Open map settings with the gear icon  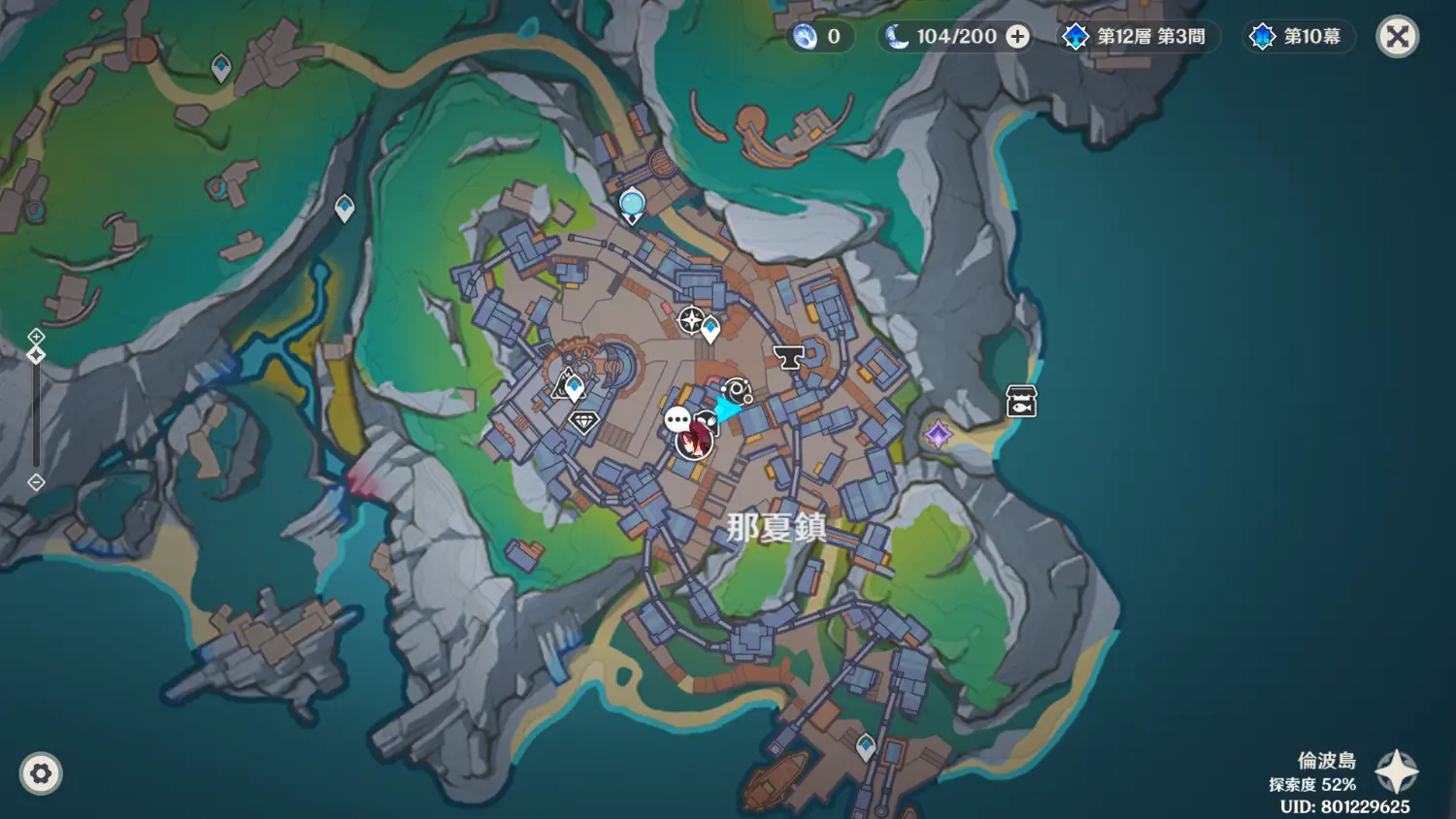coord(41,773)
